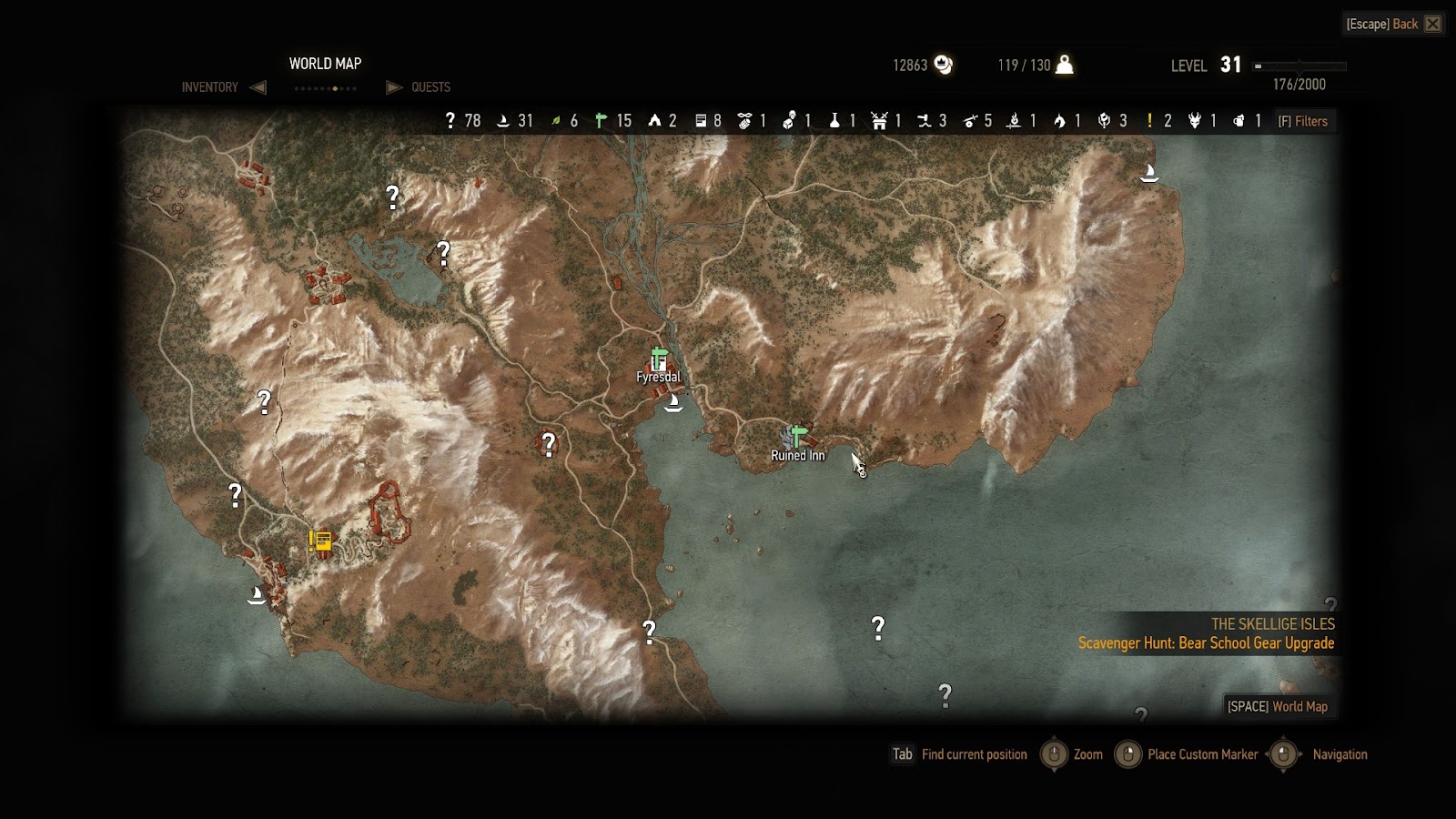Close the map with the X button
1456x819 pixels.
pos(1433,24)
